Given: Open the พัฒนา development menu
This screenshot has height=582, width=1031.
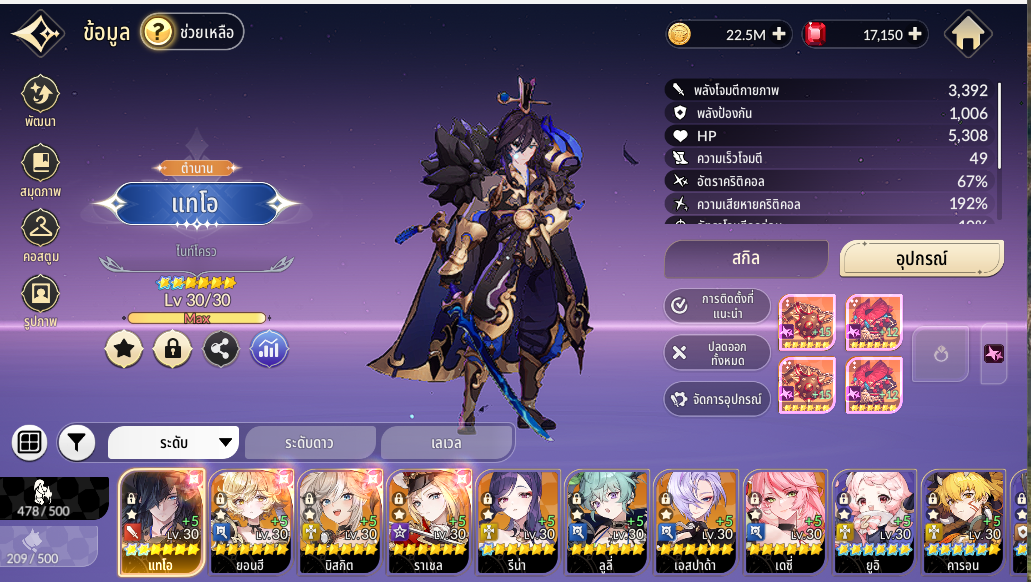Looking at the screenshot, I should pyautogui.click(x=41, y=100).
